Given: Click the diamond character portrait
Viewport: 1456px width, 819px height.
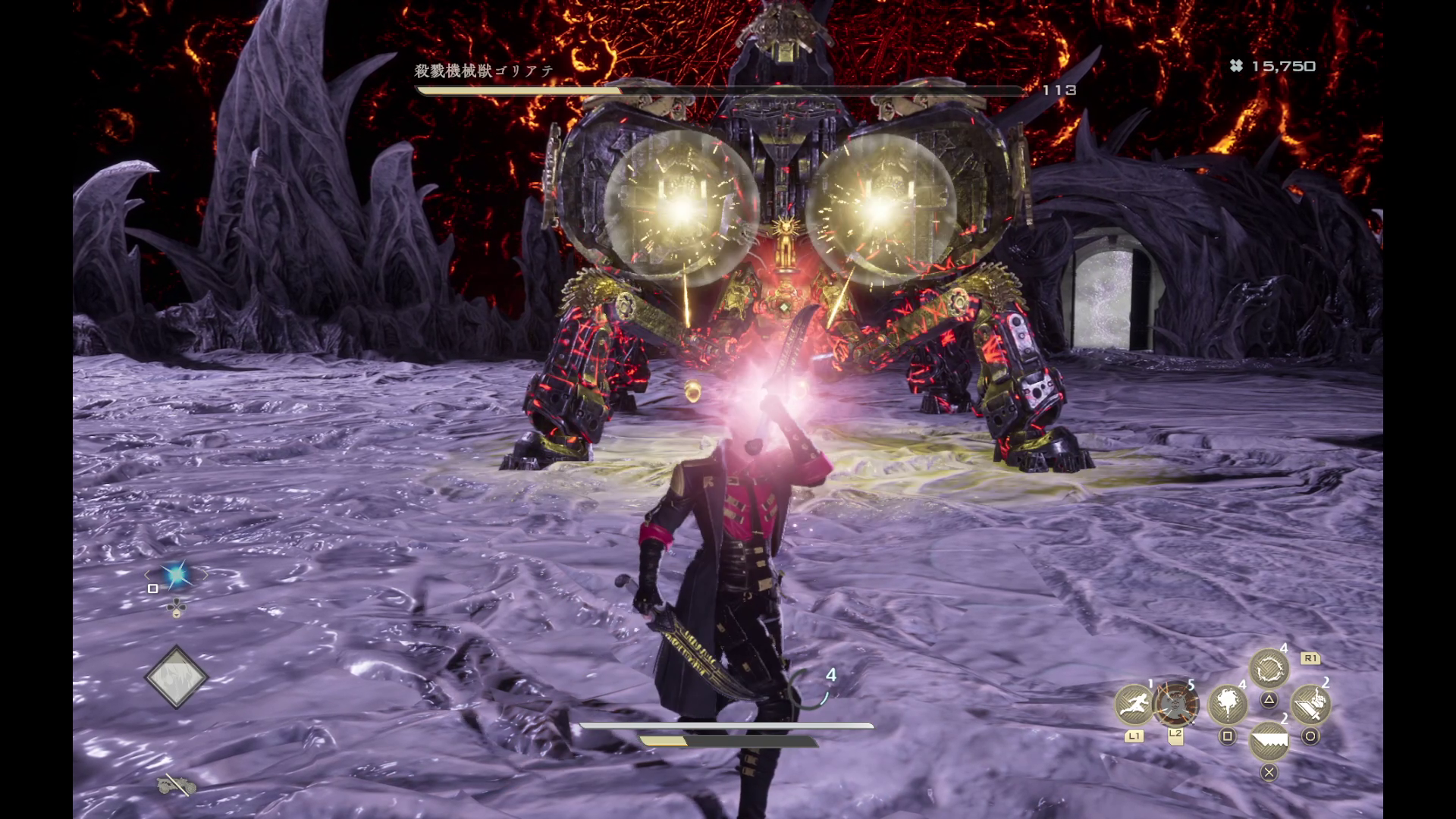Looking at the screenshot, I should tap(177, 677).
